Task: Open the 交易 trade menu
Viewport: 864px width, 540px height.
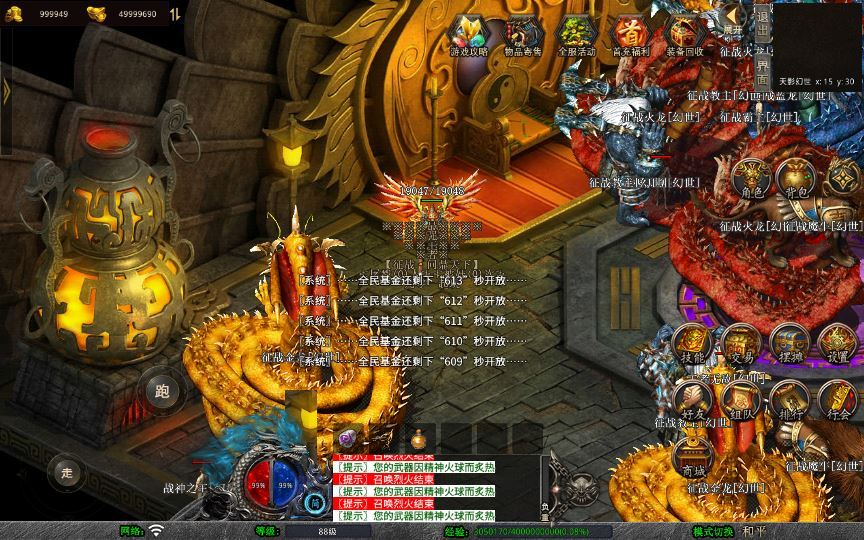Action: pyautogui.click(x=740, y=344)
